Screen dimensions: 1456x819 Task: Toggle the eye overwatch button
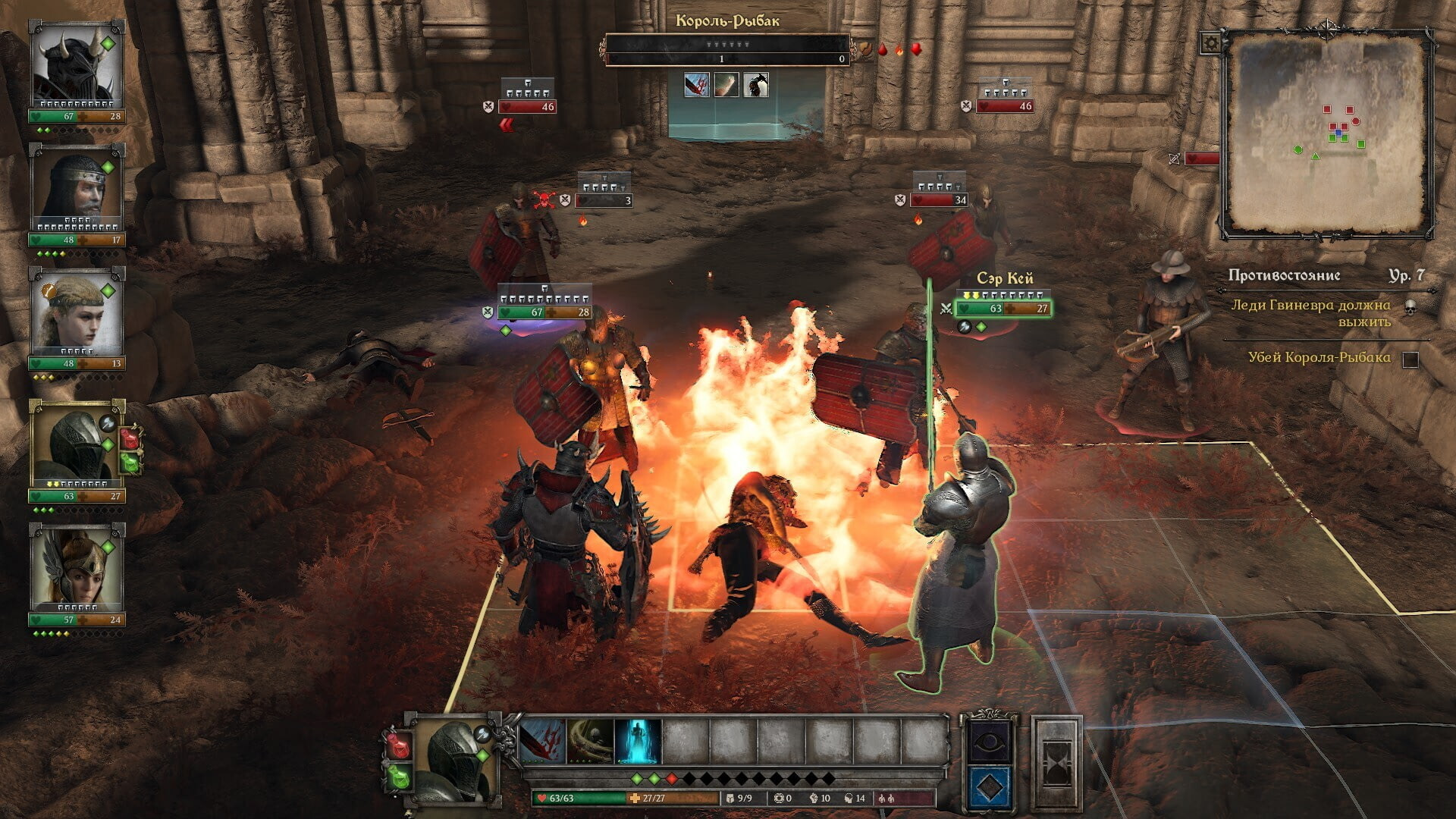[990, 741]
